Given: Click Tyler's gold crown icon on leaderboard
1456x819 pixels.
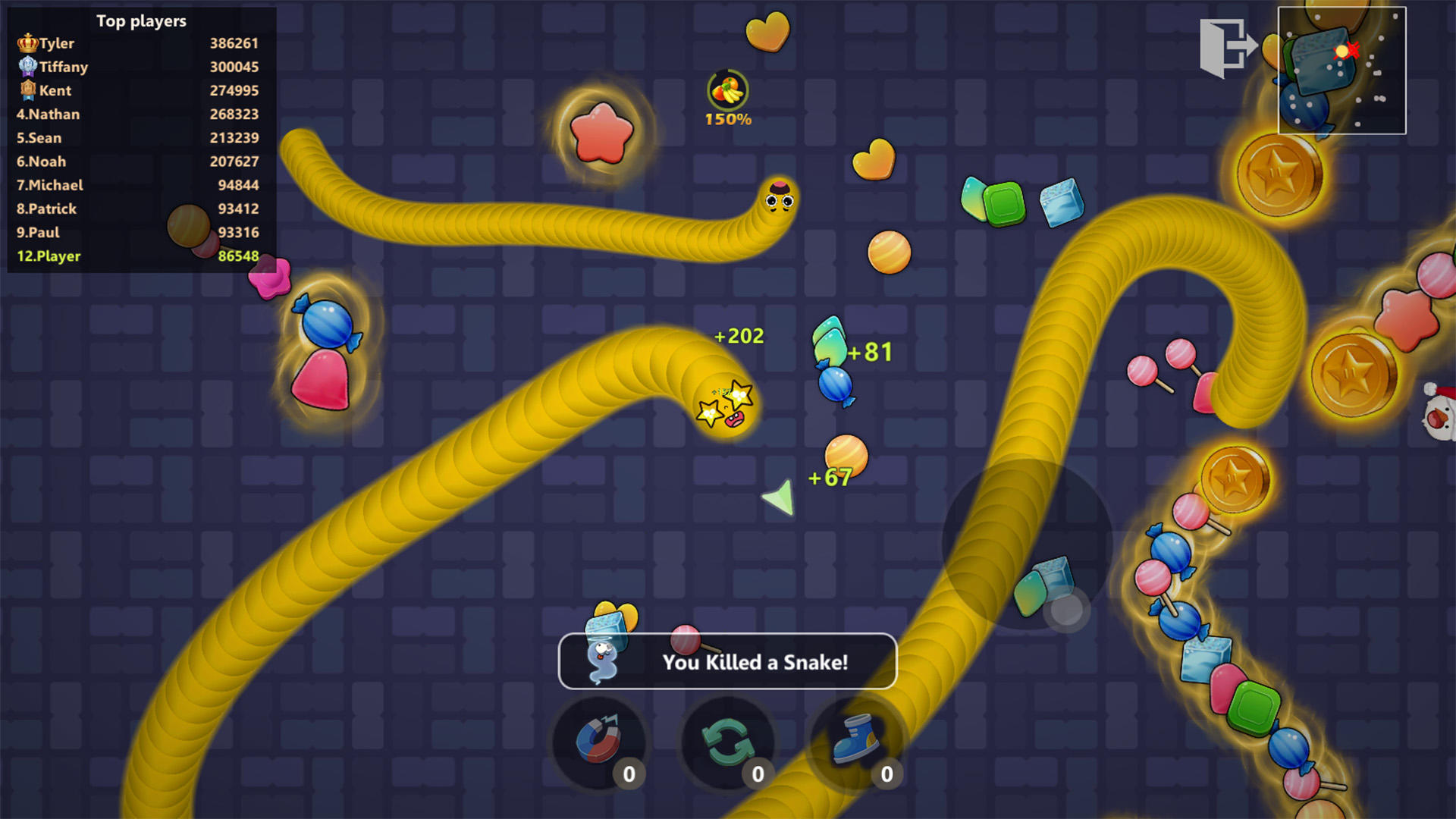Looking at the screenshot, I should pyautogui.click(x=27, y=43).
